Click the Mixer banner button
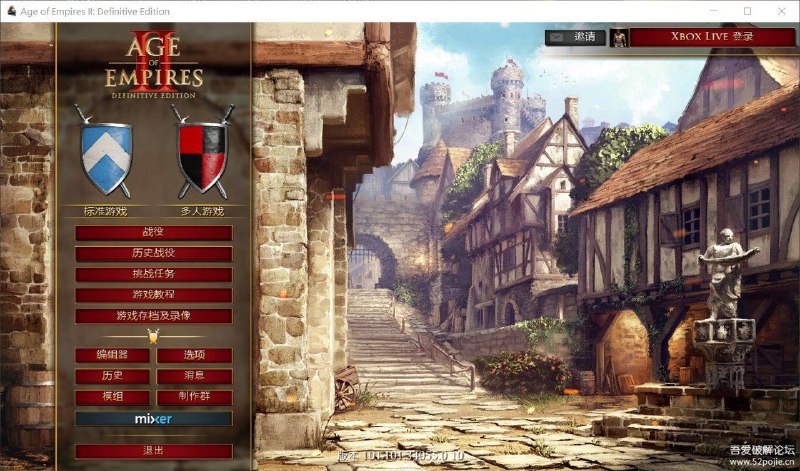This screenshot has width=800, height=471. (x=153, y=419)
